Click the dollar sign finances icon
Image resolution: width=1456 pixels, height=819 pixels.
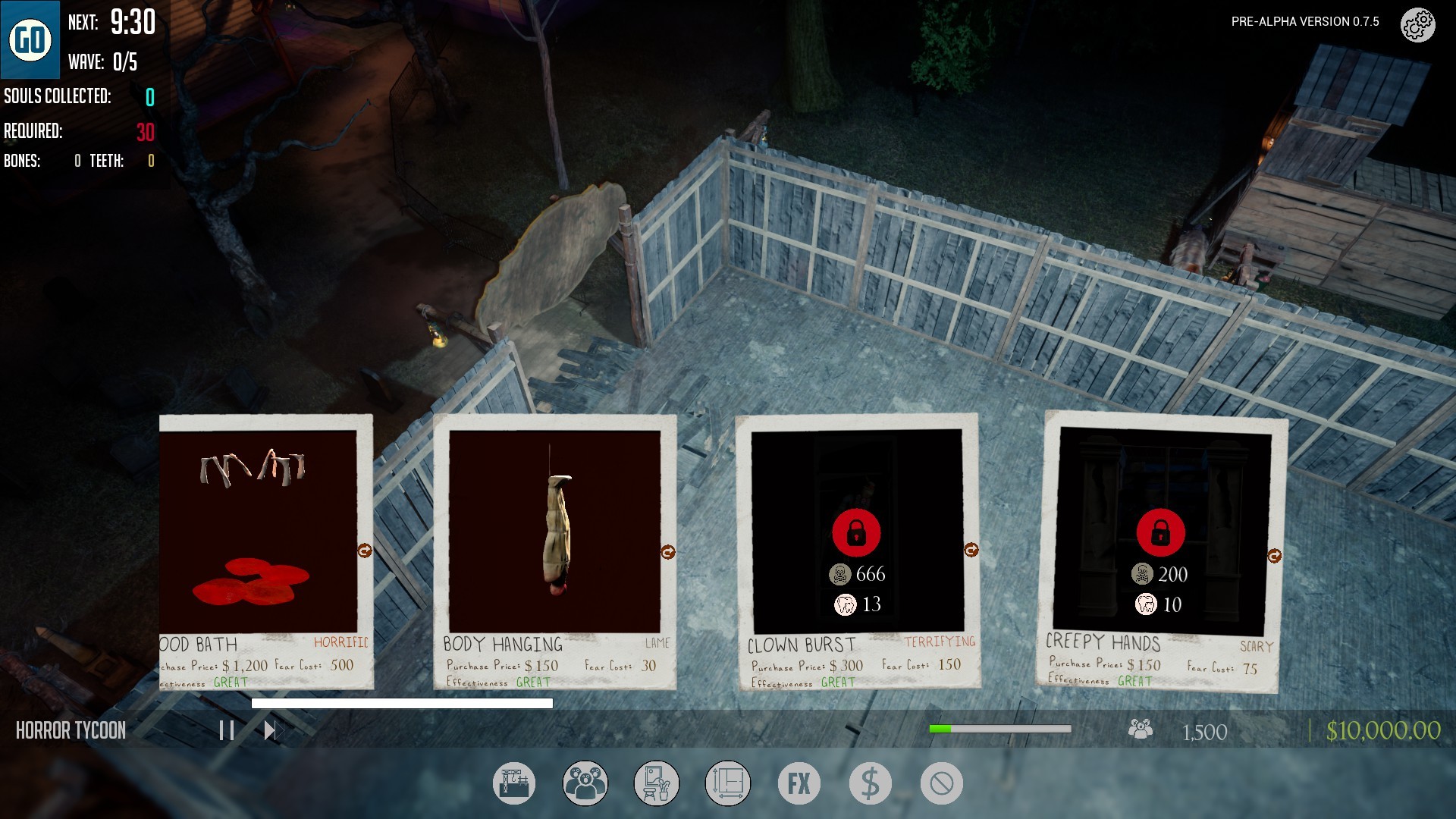869,783
